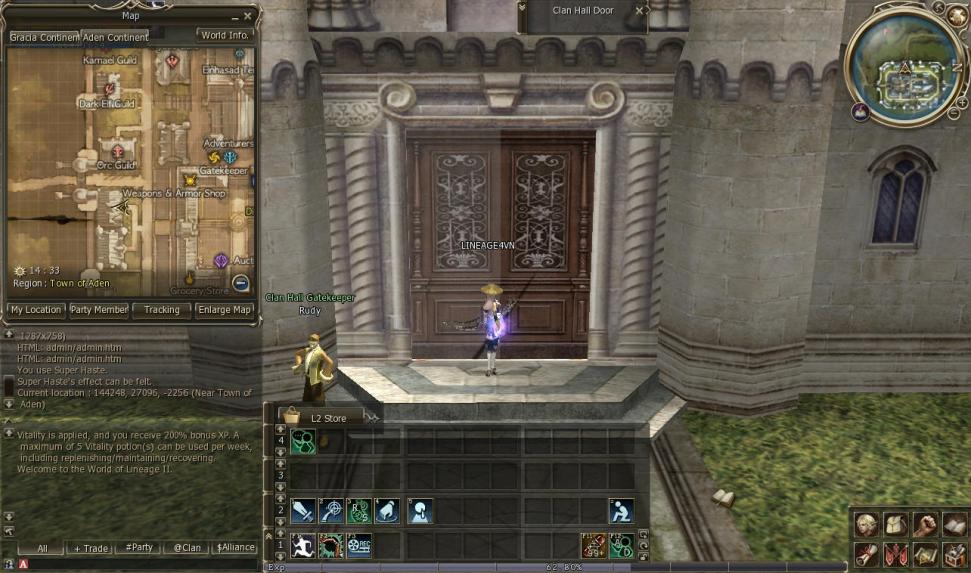The height and width of the screenshot is (573, 971).
Task: Switch to the Gracia Continent map tab
Action: pyautogui.click(x=44, y=37)
